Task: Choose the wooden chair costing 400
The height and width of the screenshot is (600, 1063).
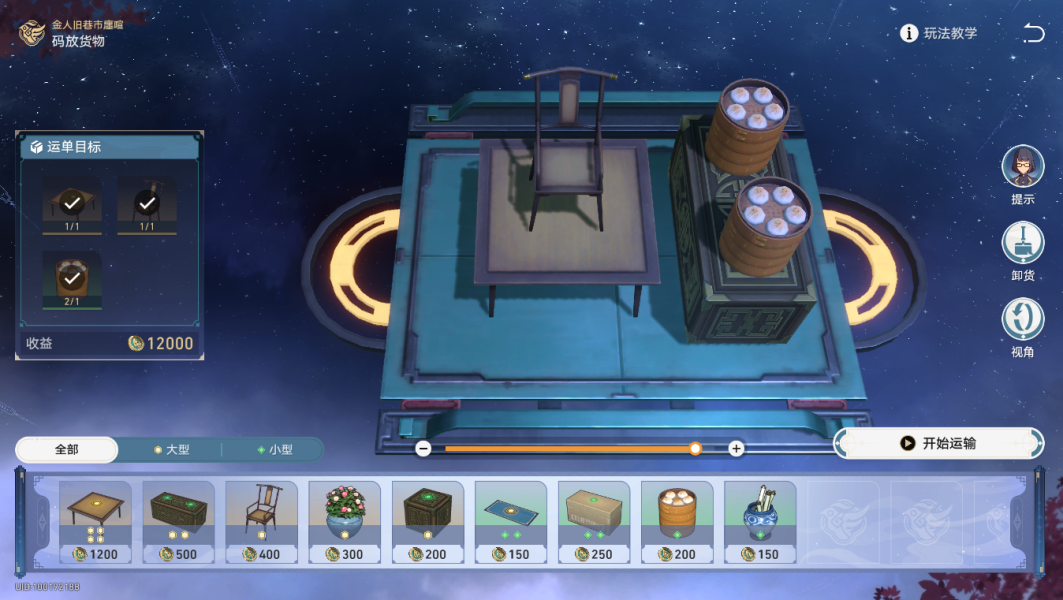Action: tap(261, 521)
